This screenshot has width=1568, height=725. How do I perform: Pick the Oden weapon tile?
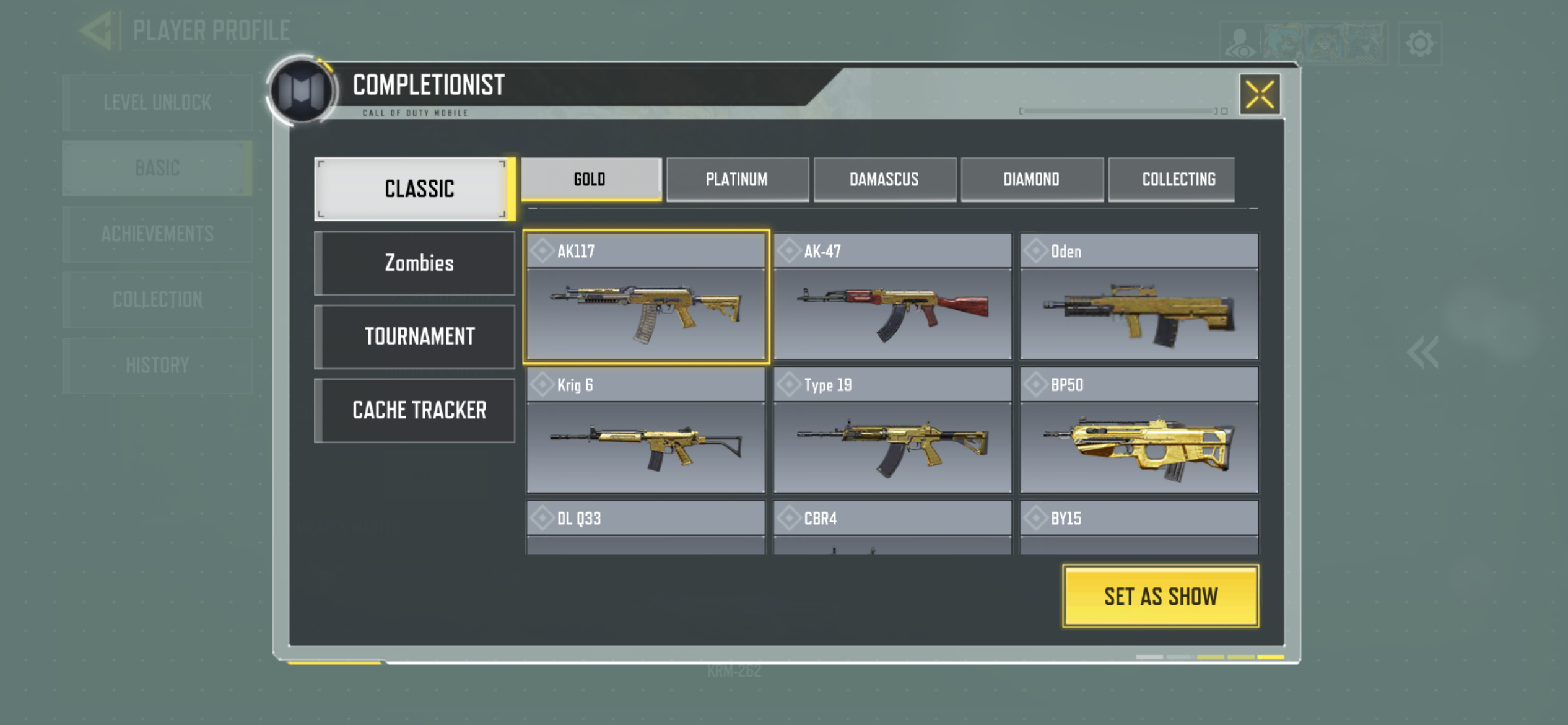(1139, 297)
